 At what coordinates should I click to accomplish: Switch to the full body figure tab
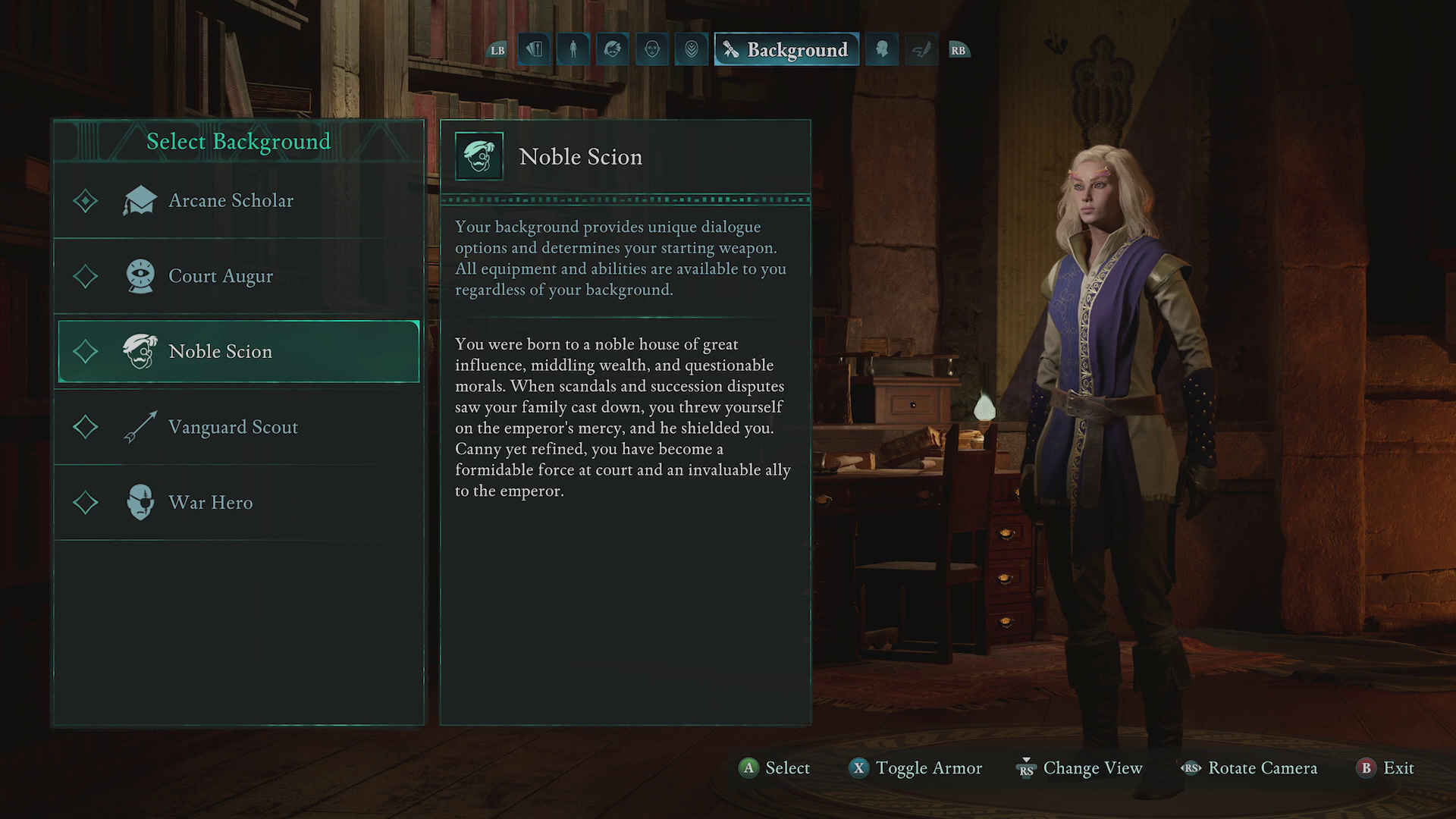(573, 50)
